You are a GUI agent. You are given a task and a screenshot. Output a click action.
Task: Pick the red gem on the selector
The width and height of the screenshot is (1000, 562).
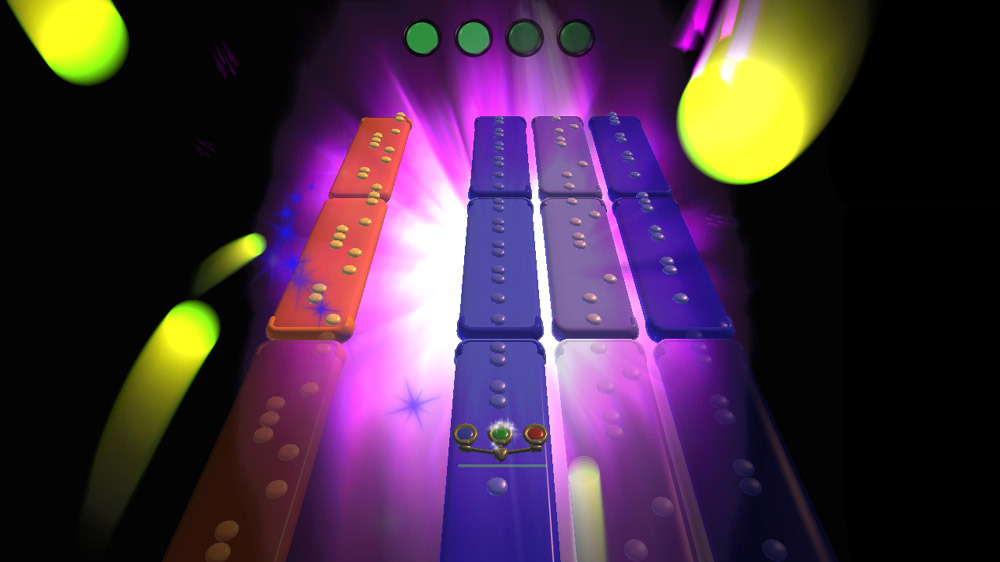(x=535, y=434)
